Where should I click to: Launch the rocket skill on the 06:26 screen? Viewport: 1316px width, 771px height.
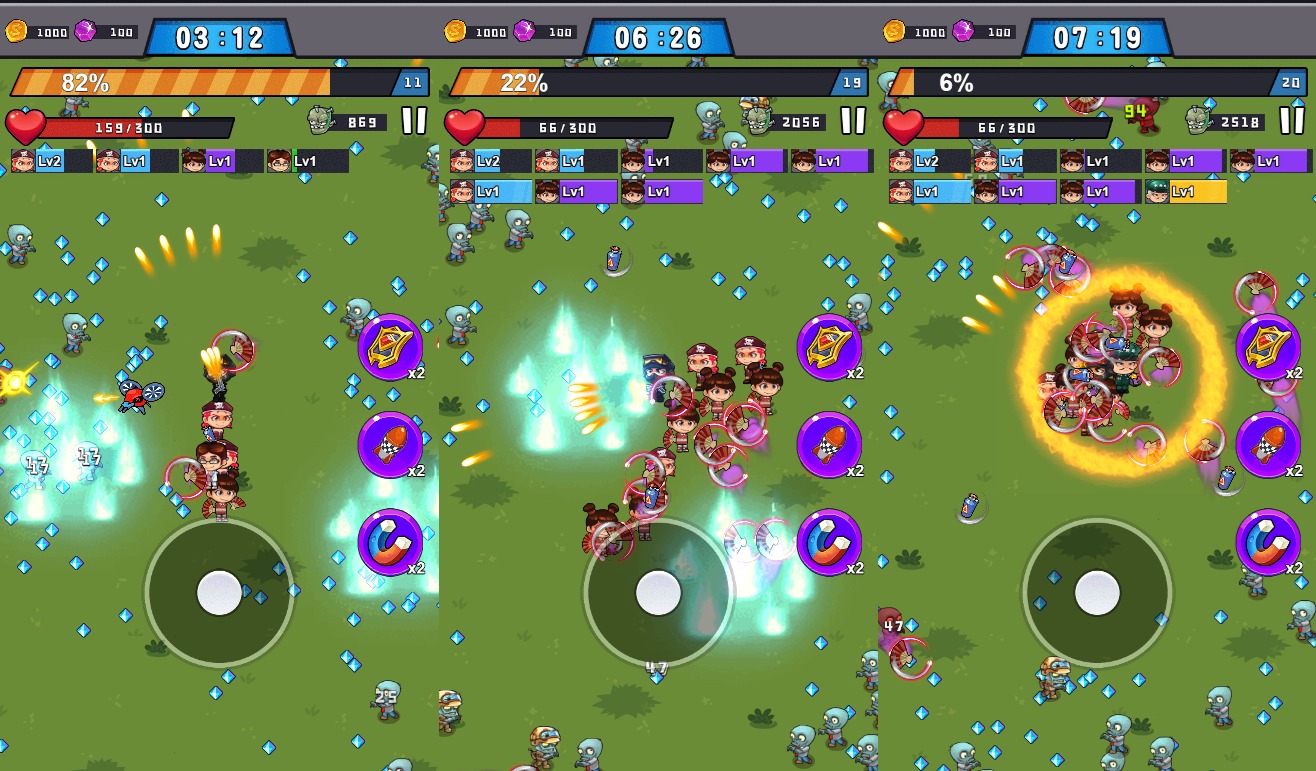click(x=829, y=444)
